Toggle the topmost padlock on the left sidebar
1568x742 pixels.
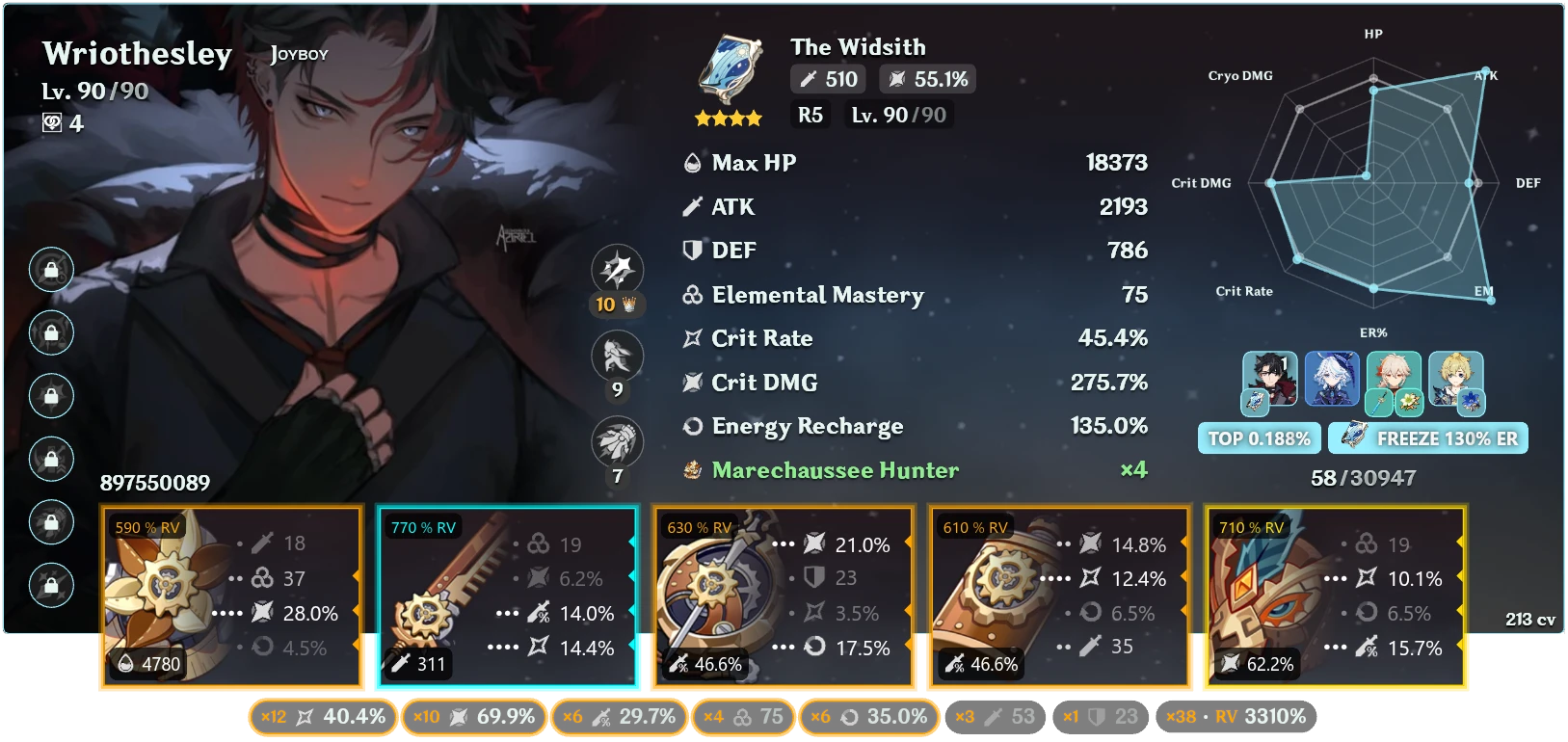[52, 270]
